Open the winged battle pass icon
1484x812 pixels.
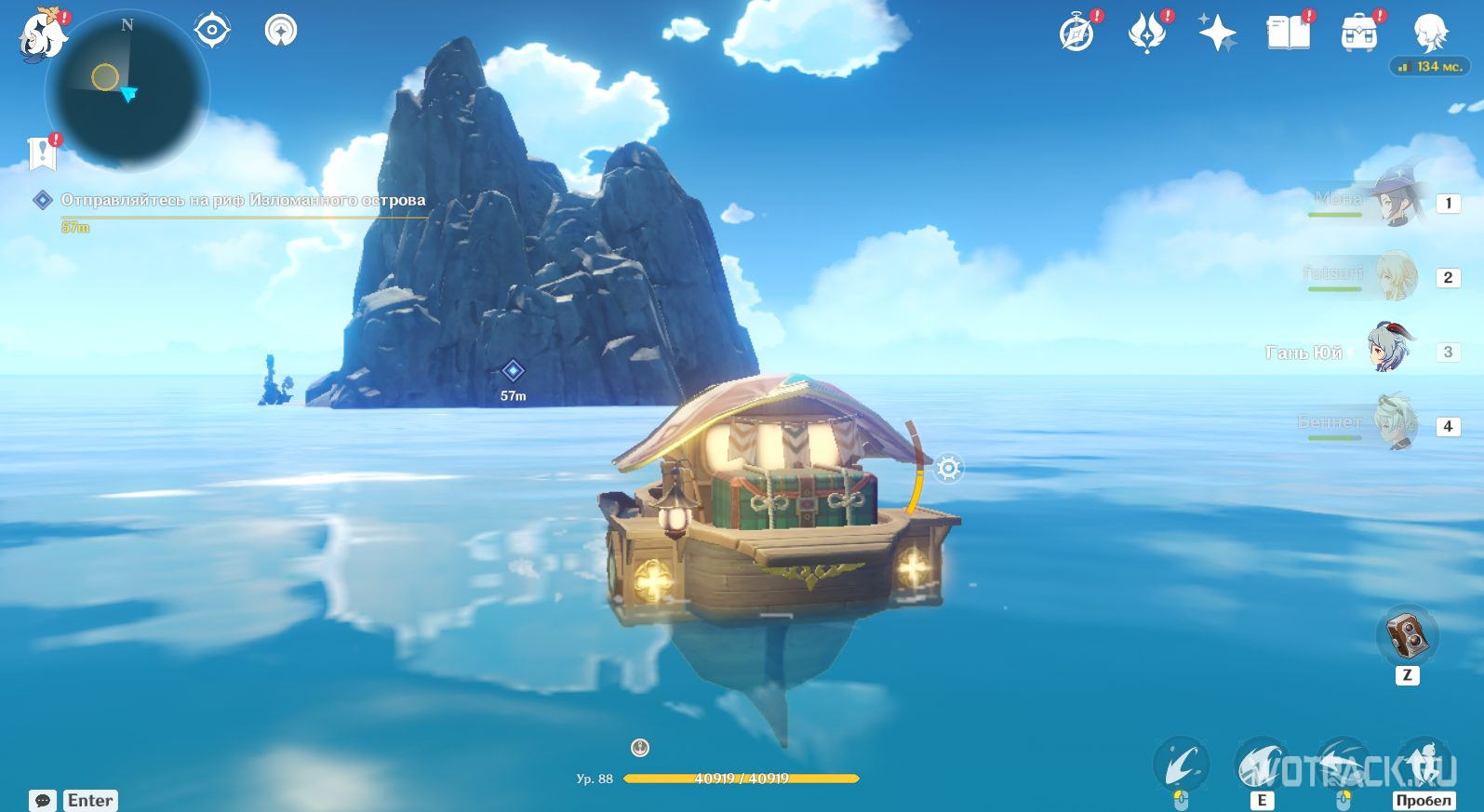coord(1147,33)
